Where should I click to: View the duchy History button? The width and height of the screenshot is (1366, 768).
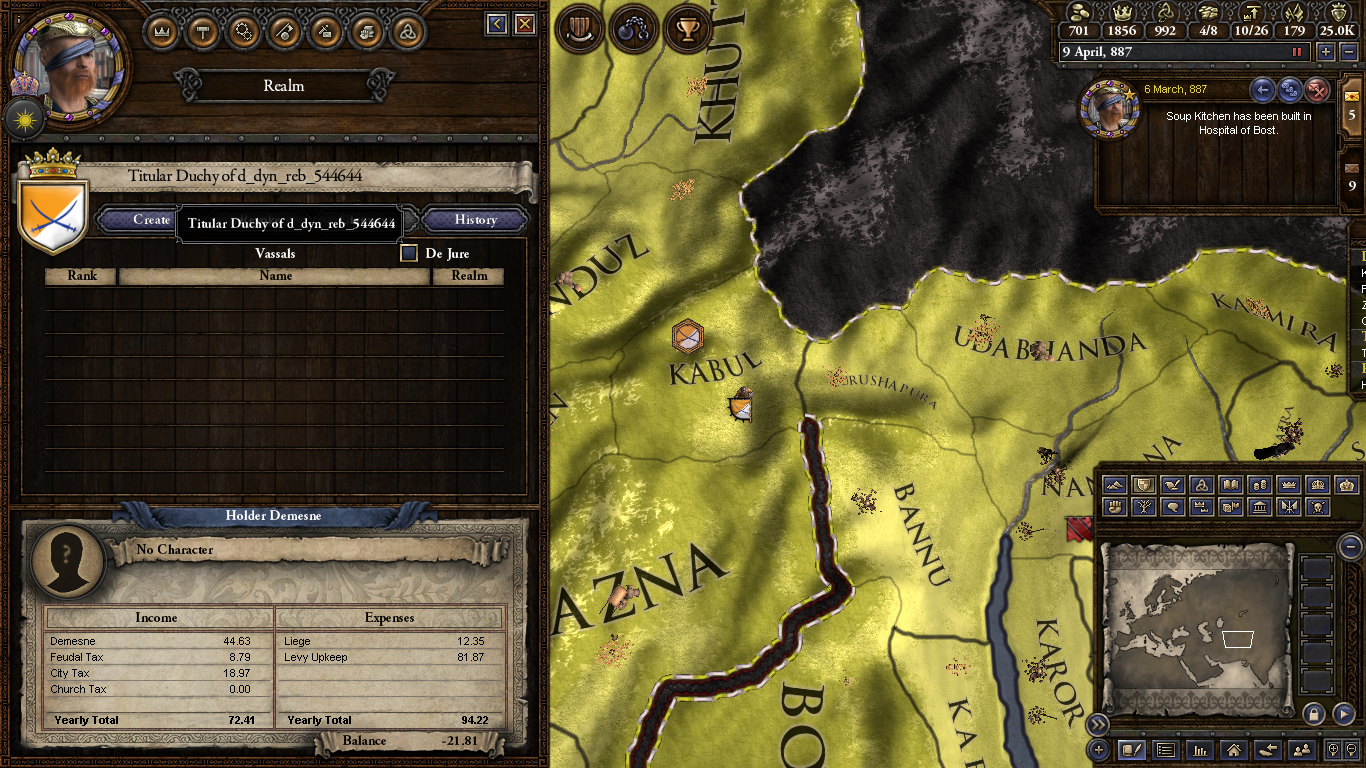tap(474, 220)
